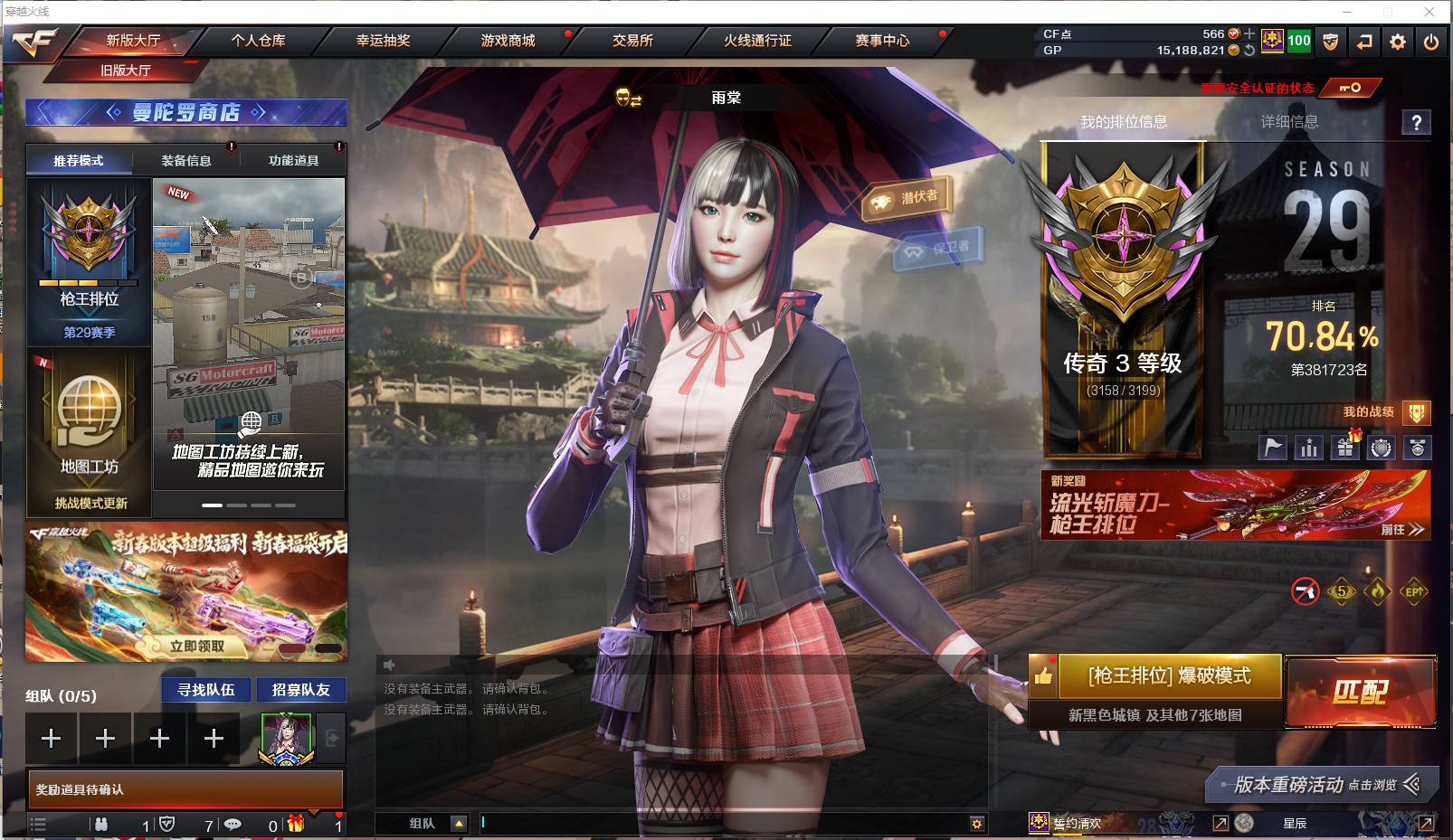
Task: Expand the 组队 chat channel selector arrow
Action: coord(461,824)
